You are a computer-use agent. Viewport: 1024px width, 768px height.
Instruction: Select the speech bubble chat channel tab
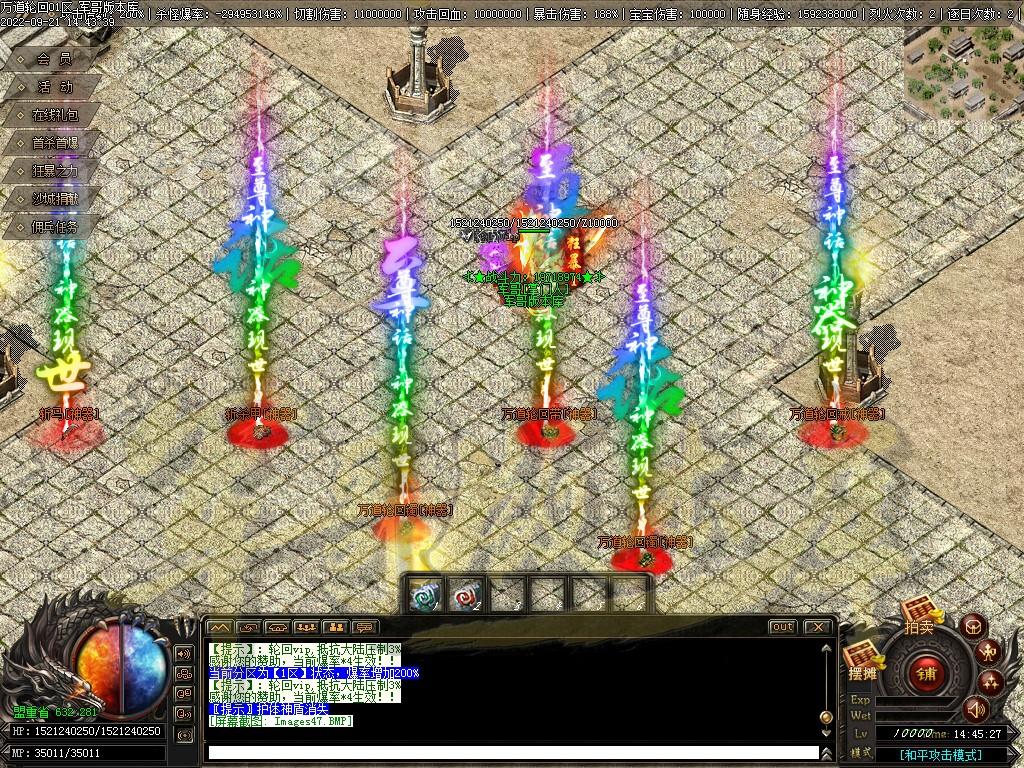[364, 627]
